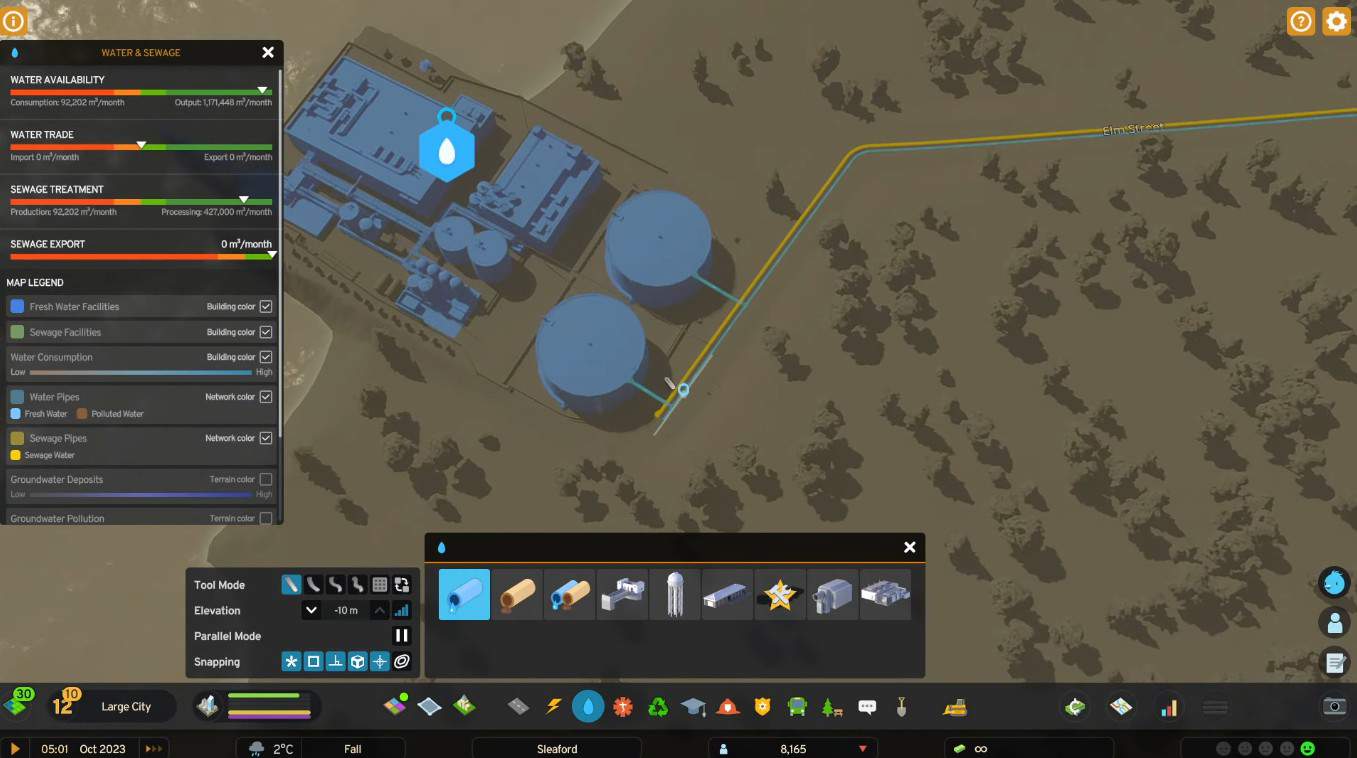Open the Education graduation cap menu
Screen dimensions: 1357x758
tap(693, 707)
